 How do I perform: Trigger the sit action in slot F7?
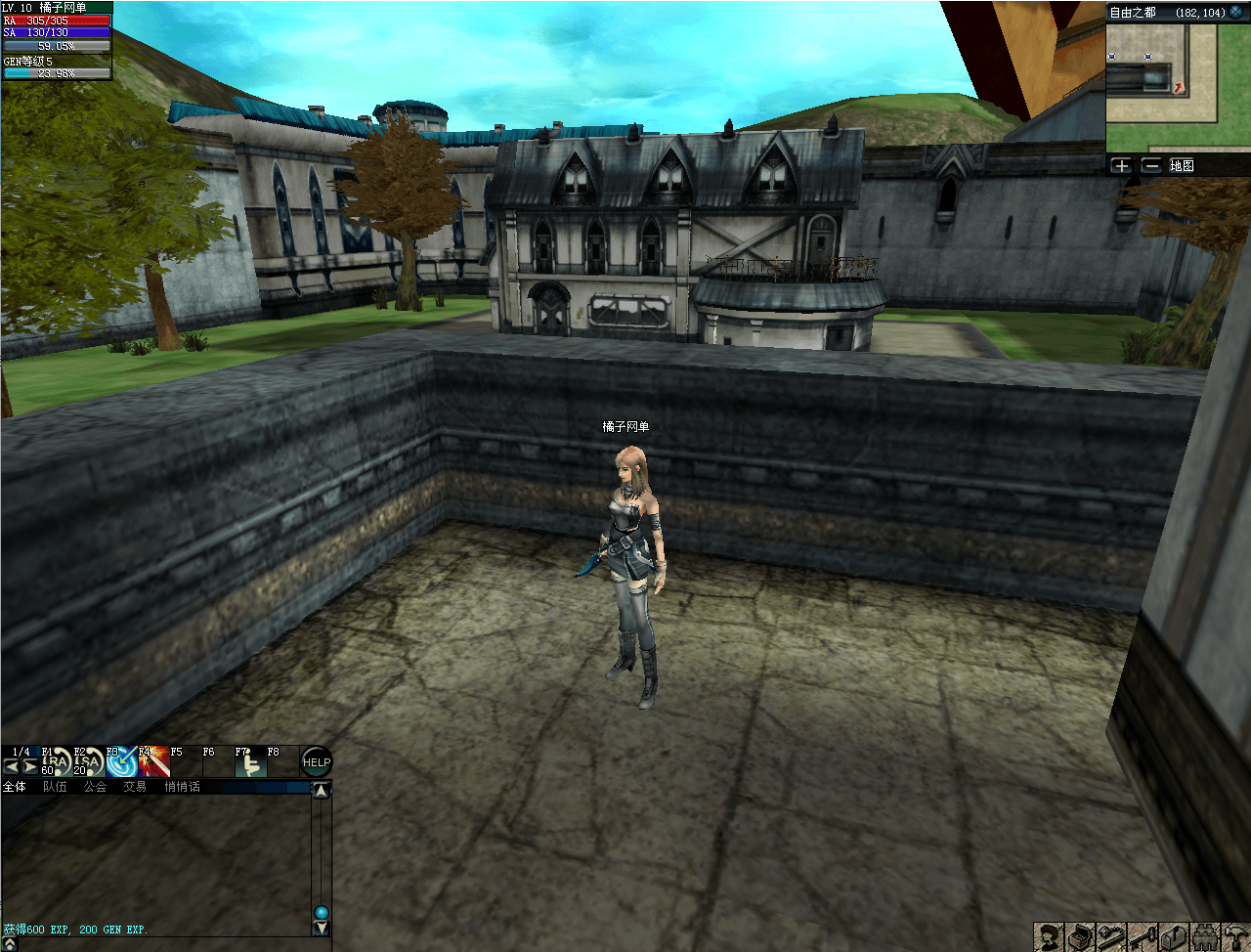pyautogui.click(x=250, y=763)
